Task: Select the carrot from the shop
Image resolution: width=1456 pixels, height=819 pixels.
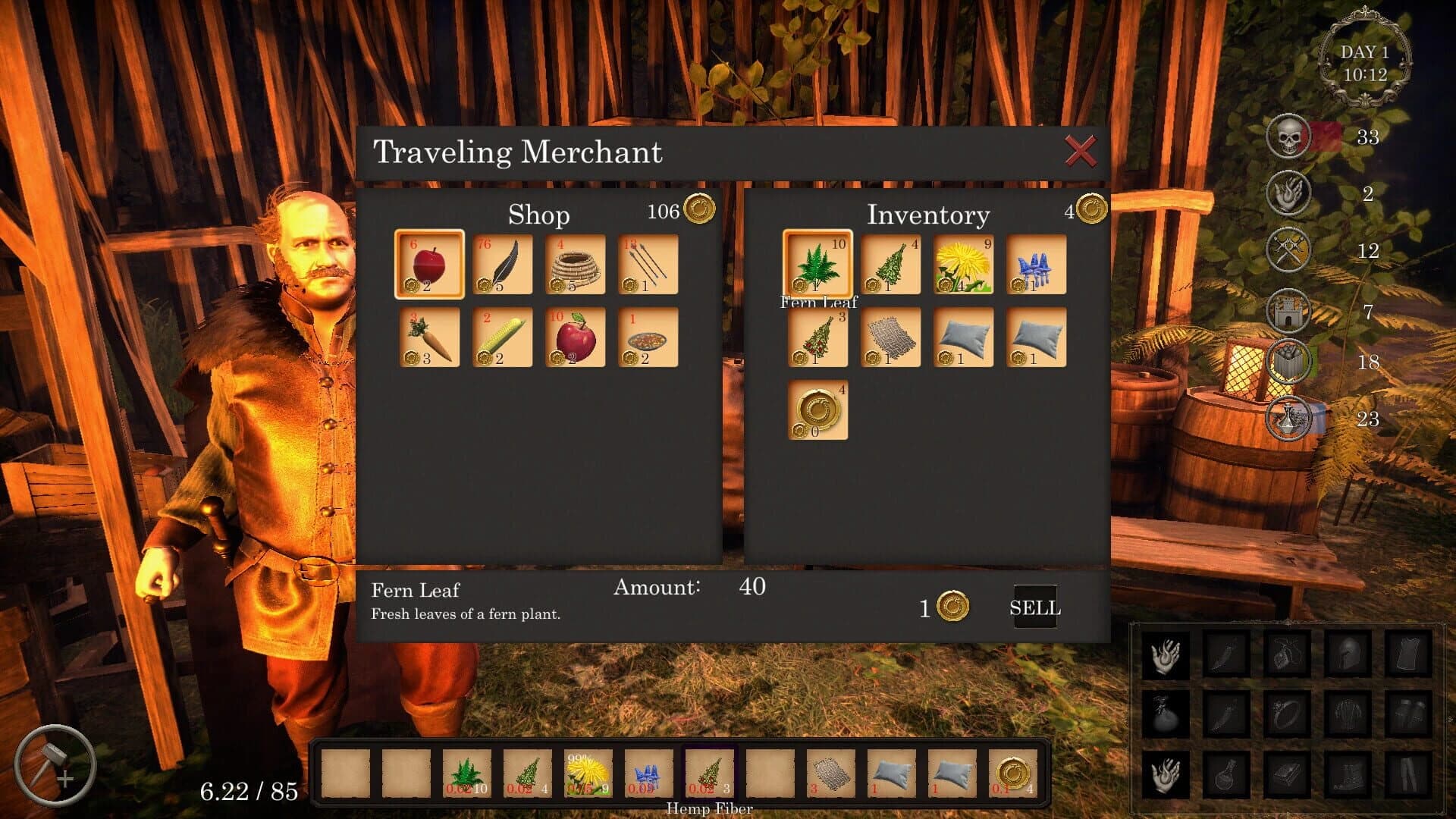Action: pyautogui.click(x=428, y=337)
